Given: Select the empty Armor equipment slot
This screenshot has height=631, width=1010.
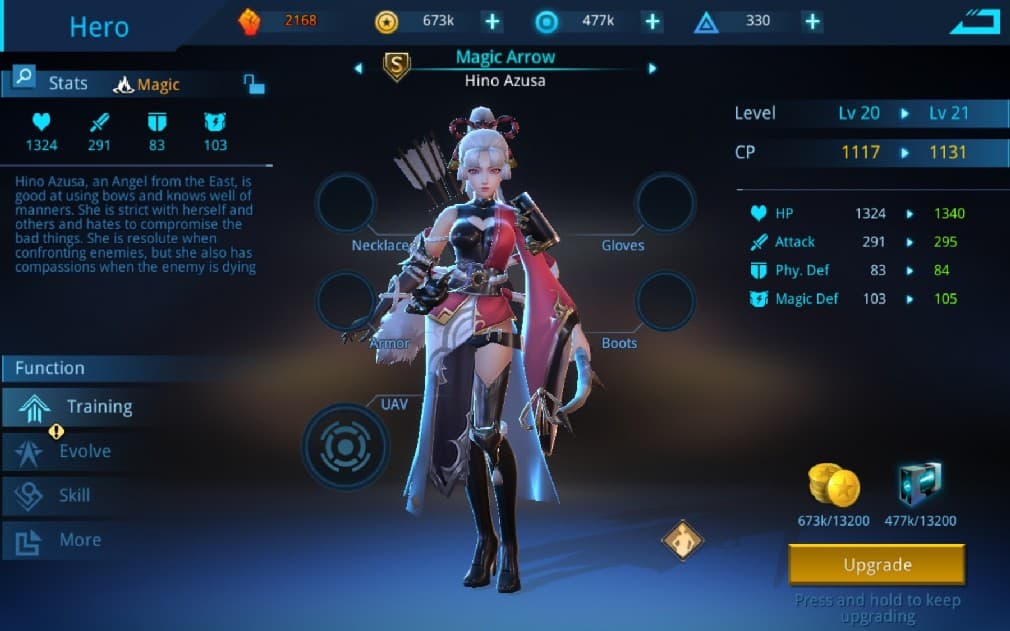Looking at the screenshot, I should 346,301.
